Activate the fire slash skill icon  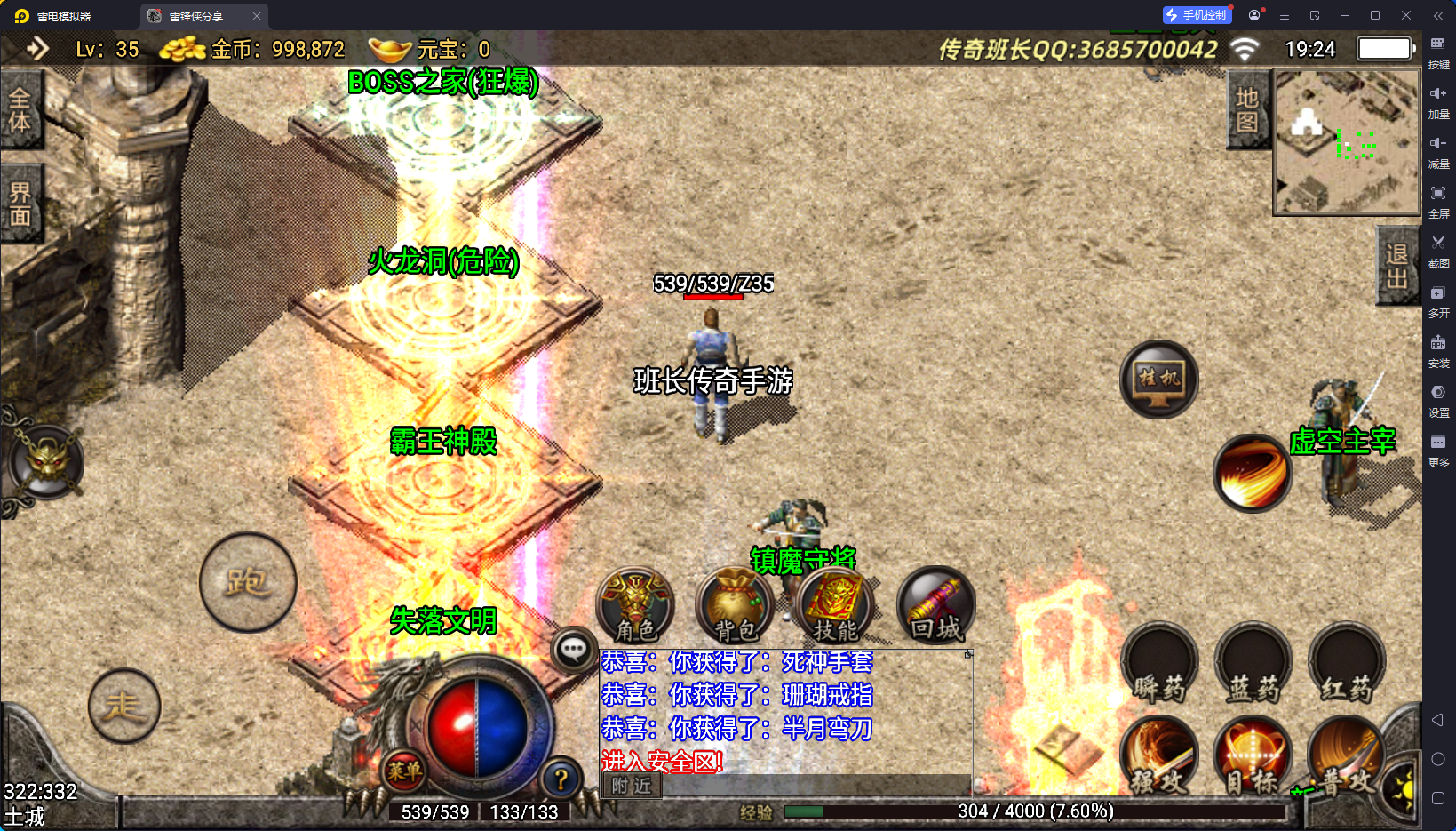[1253, 473]
